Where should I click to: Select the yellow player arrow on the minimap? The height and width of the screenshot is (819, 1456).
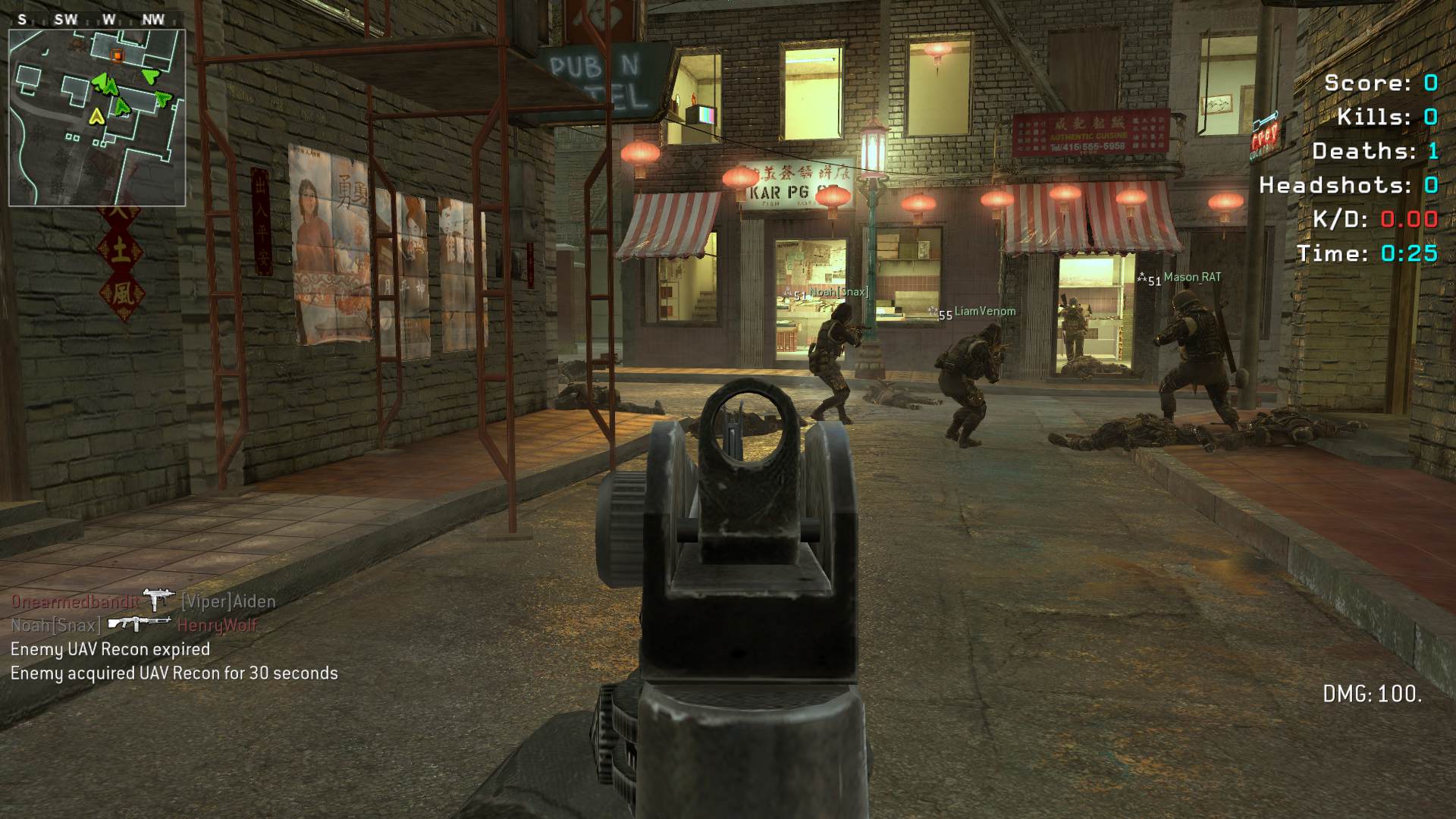point(96,116)
